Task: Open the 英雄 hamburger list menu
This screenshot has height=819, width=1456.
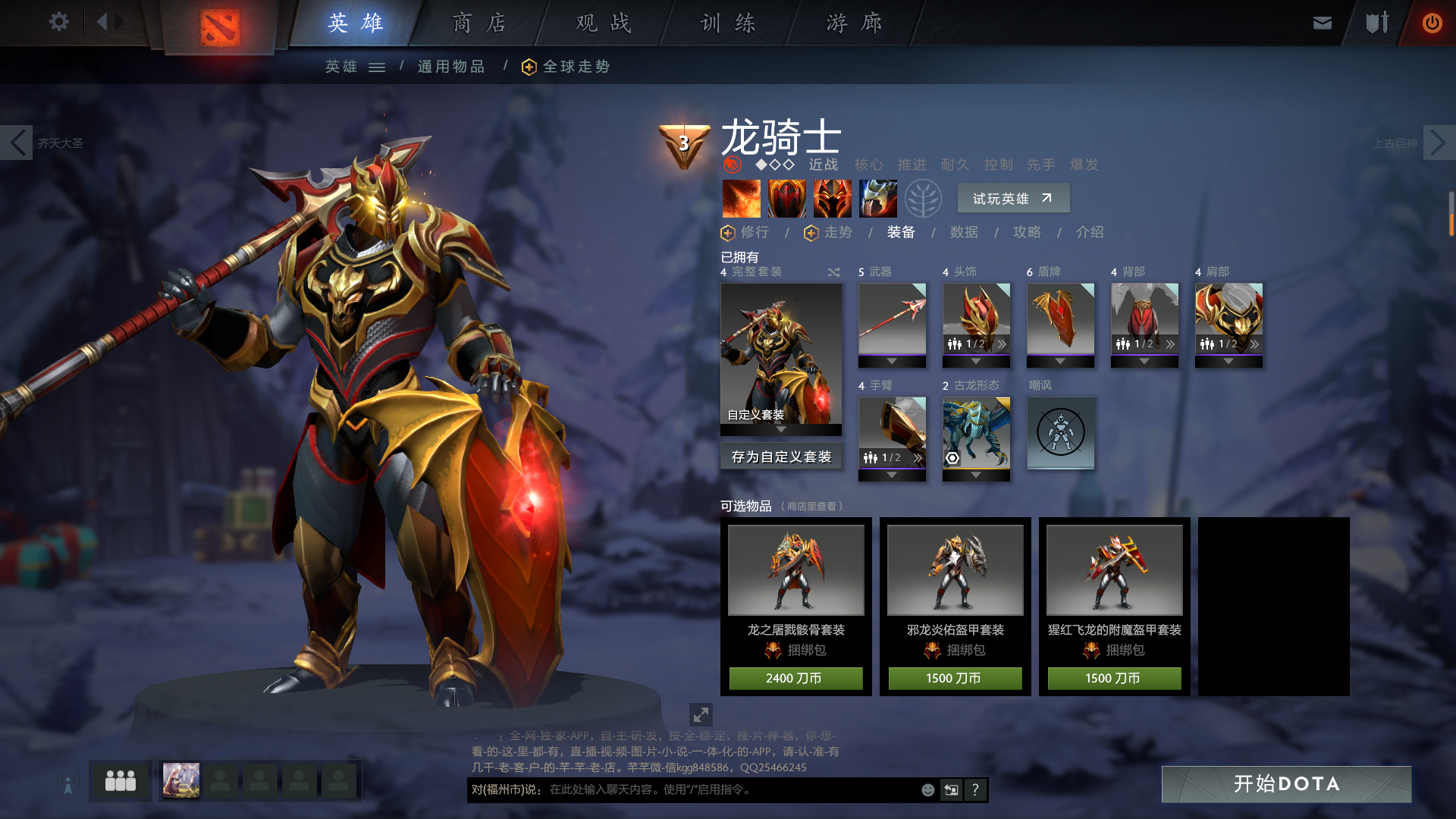Action: pos(376,67)
